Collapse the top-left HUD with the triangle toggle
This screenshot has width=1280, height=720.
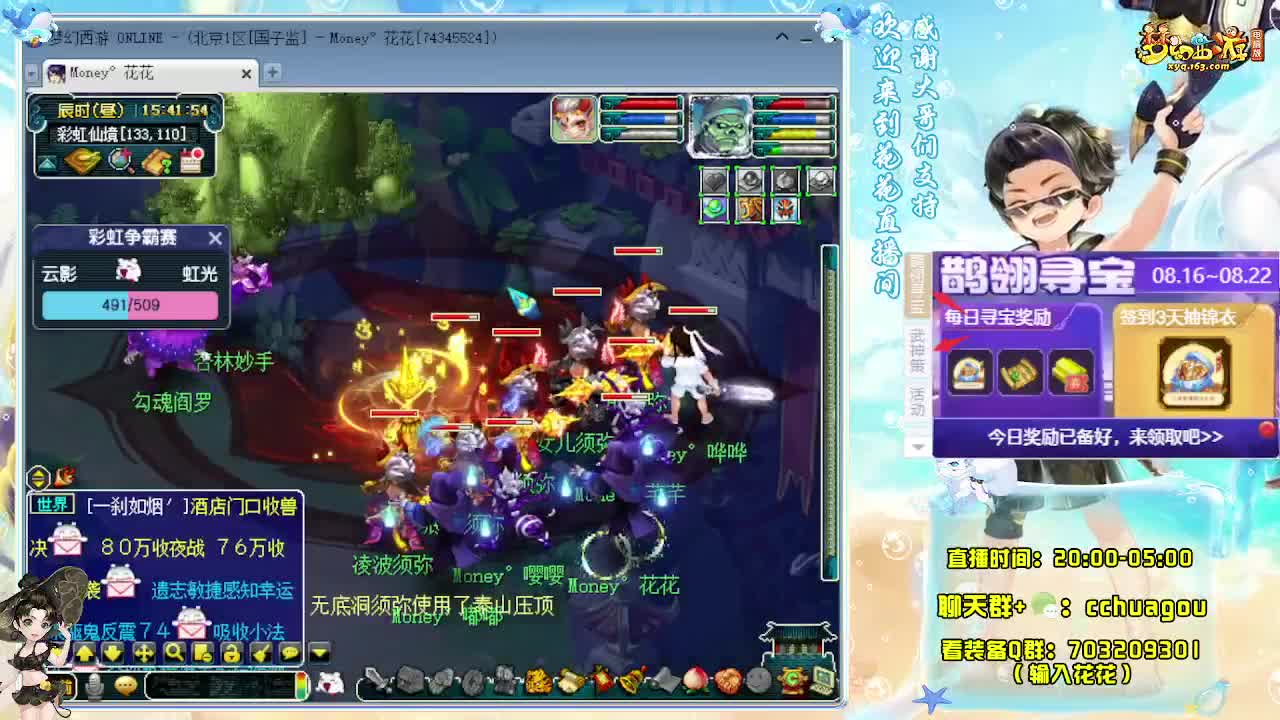[x=48, y=163]
